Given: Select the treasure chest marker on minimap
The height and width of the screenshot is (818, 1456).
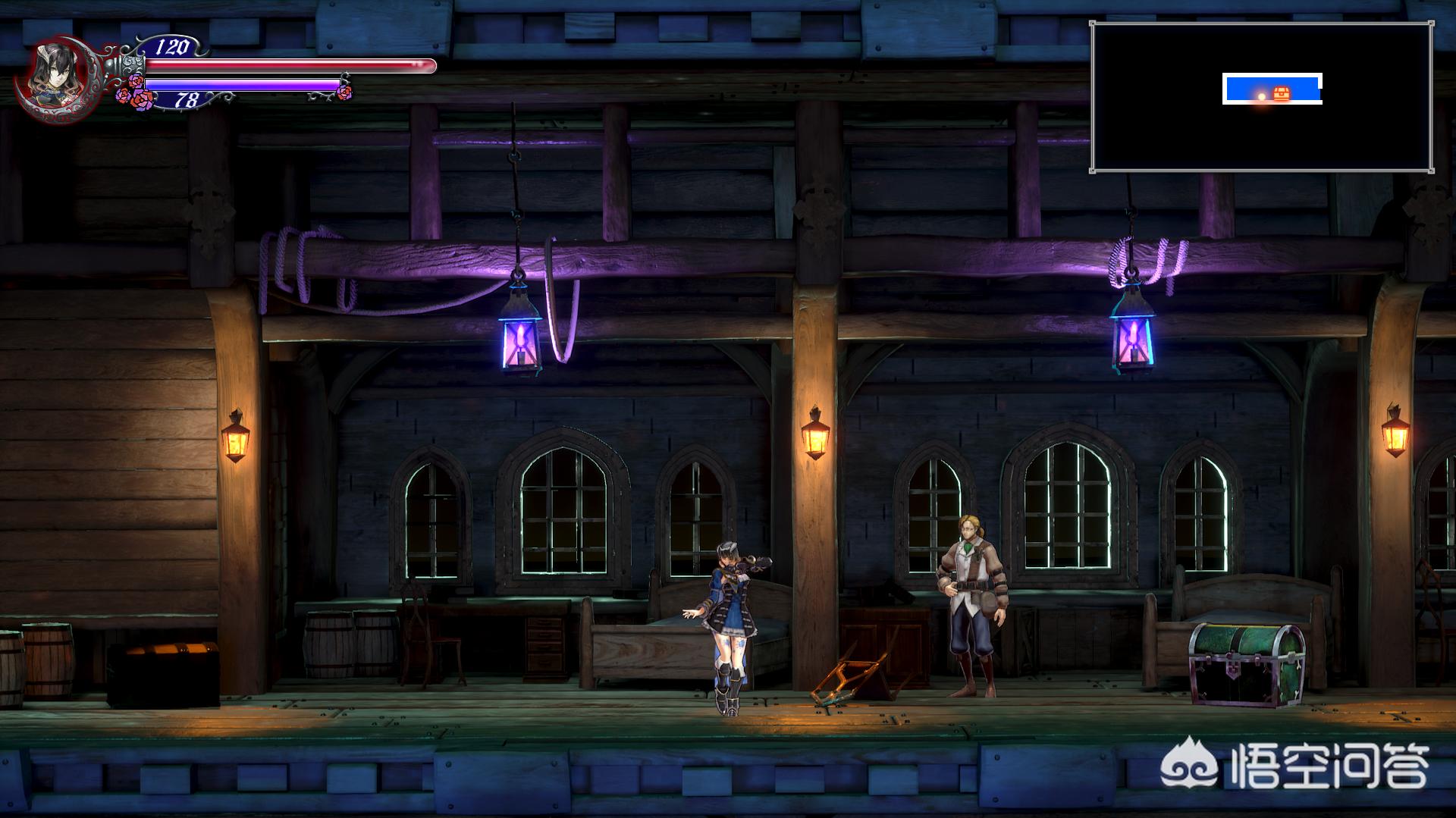Looking at the screenshot, I should [x=1281, y=93].
